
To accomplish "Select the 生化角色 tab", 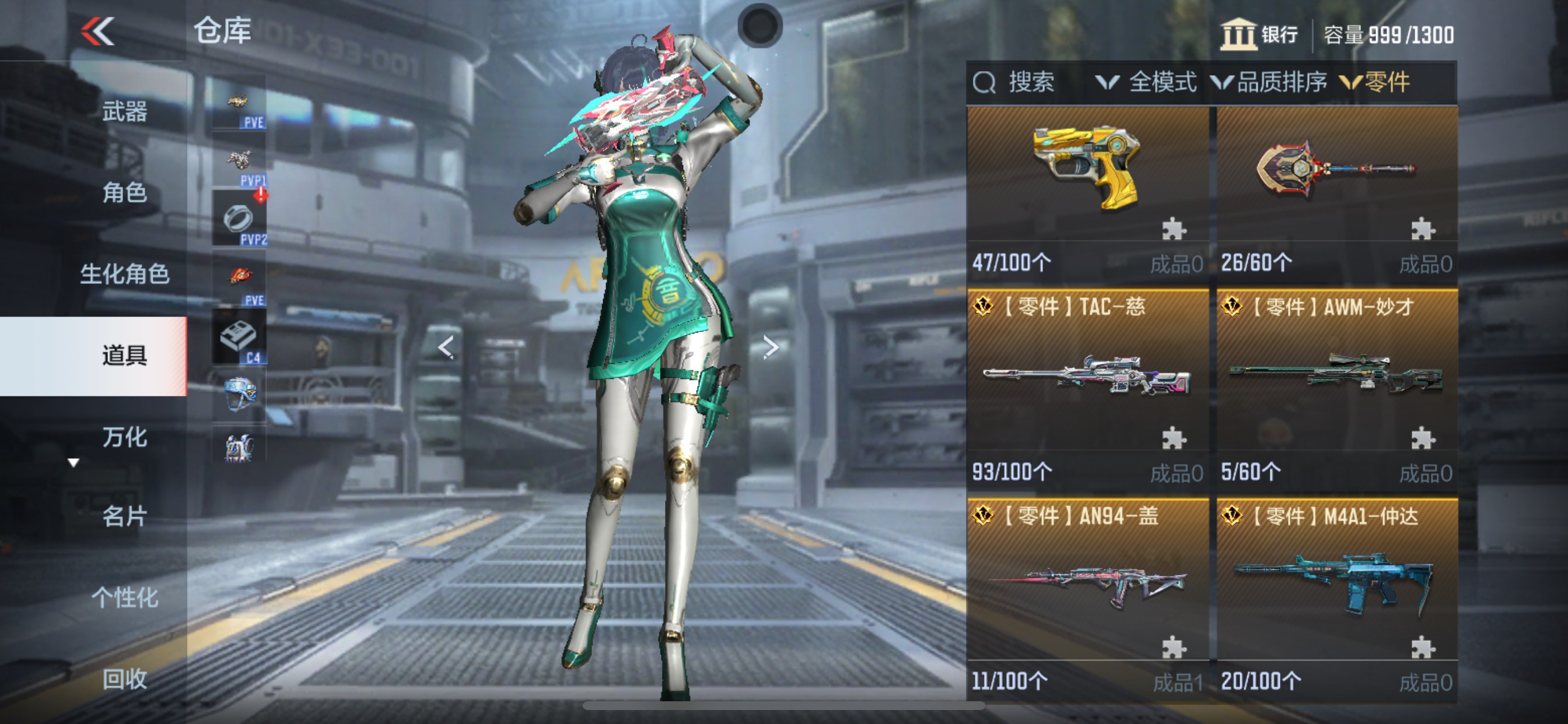I will tap(125, 274).
